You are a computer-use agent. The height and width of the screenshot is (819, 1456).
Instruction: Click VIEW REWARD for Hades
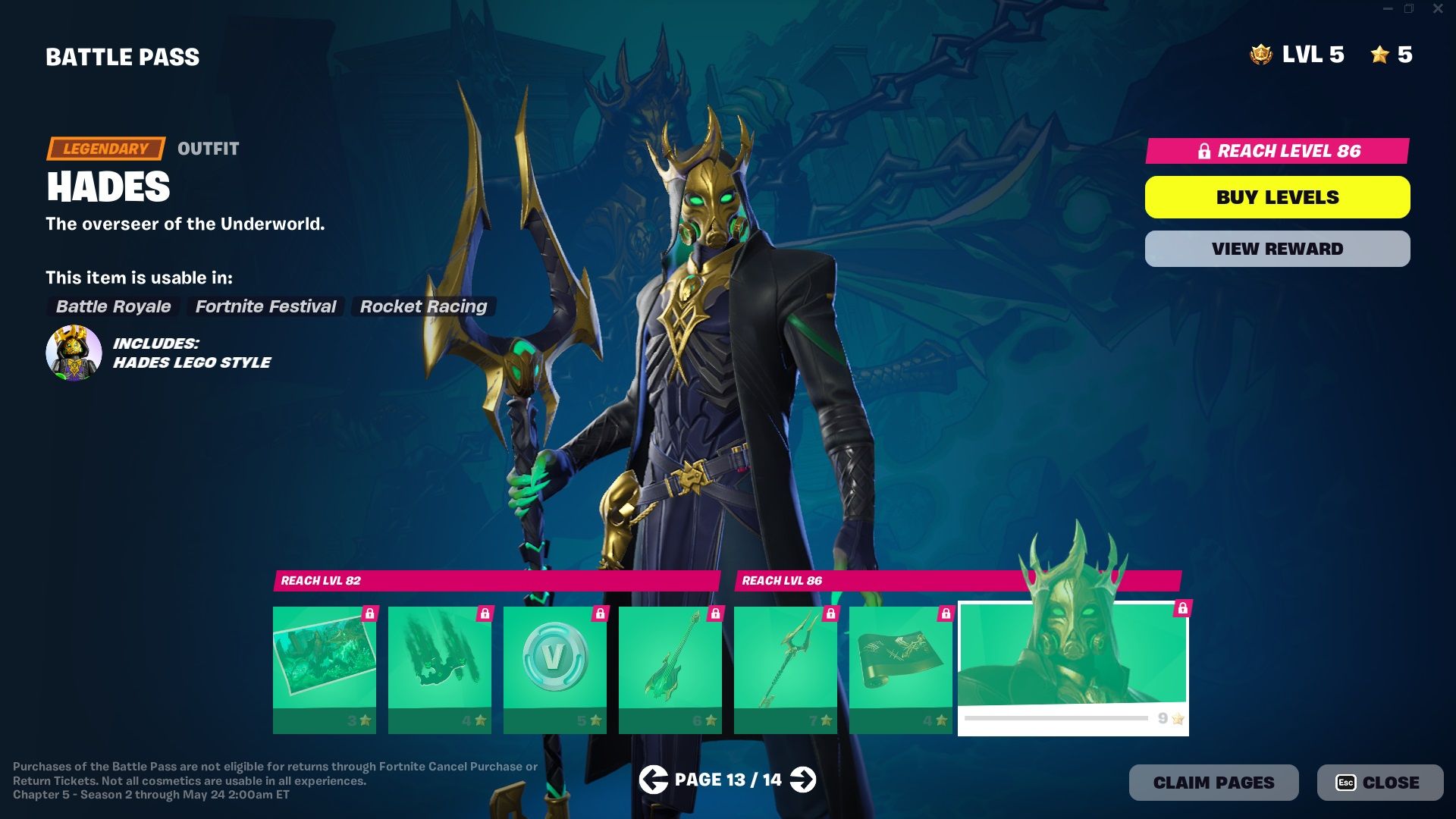pyautogui.click(x=1277, y=248)
